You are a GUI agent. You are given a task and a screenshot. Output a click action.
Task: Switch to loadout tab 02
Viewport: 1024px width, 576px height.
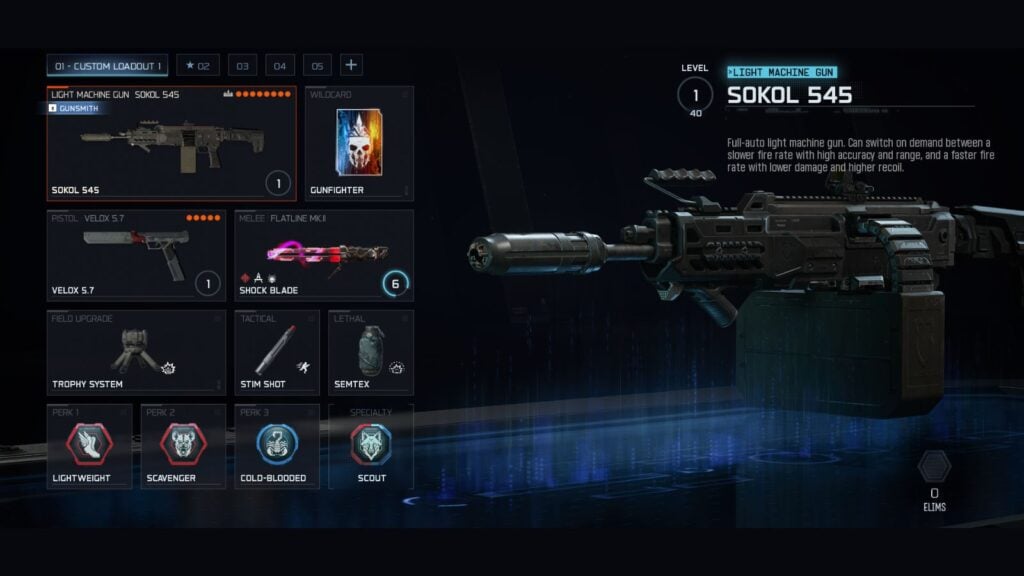(x=198, y=66)
